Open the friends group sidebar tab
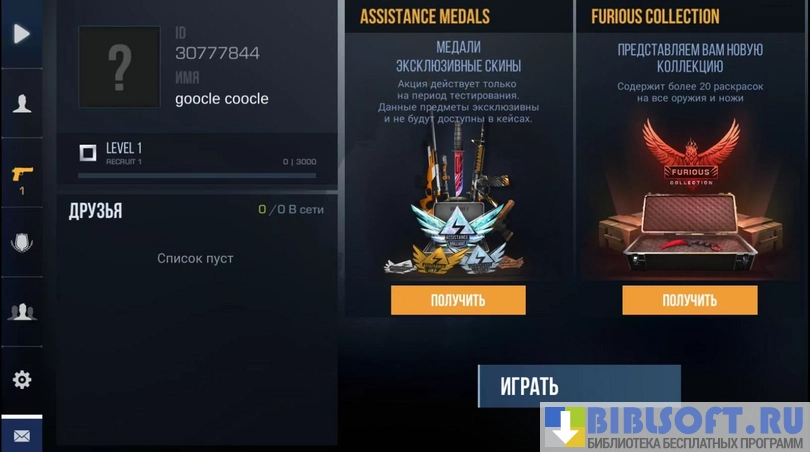The image size is (810, 452). click(21, 311)
